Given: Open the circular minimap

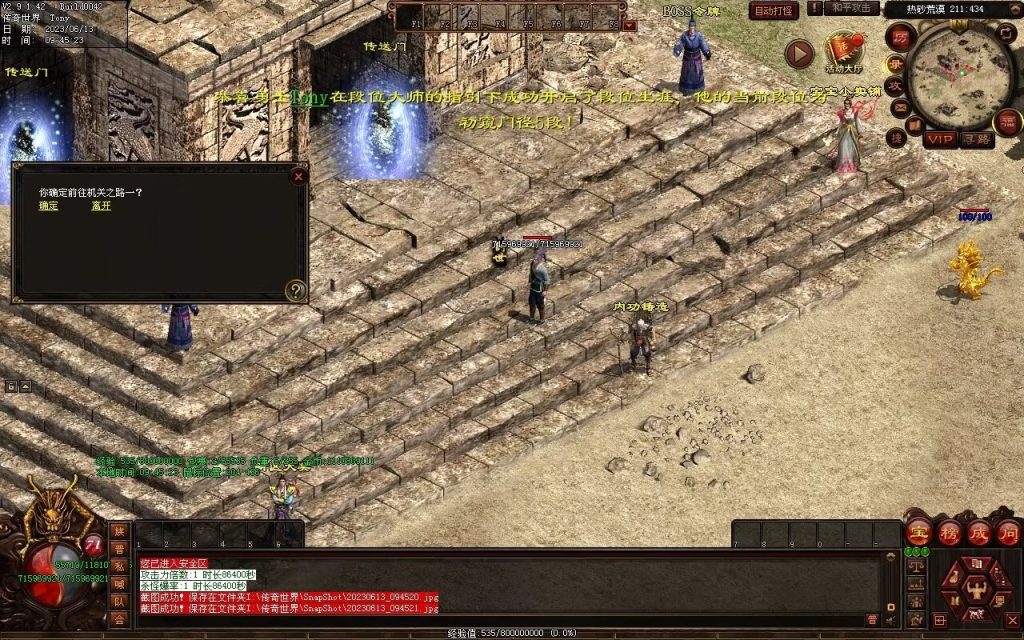Looking at the screenshot, I should pyautogui.click(x=960, y=73).
